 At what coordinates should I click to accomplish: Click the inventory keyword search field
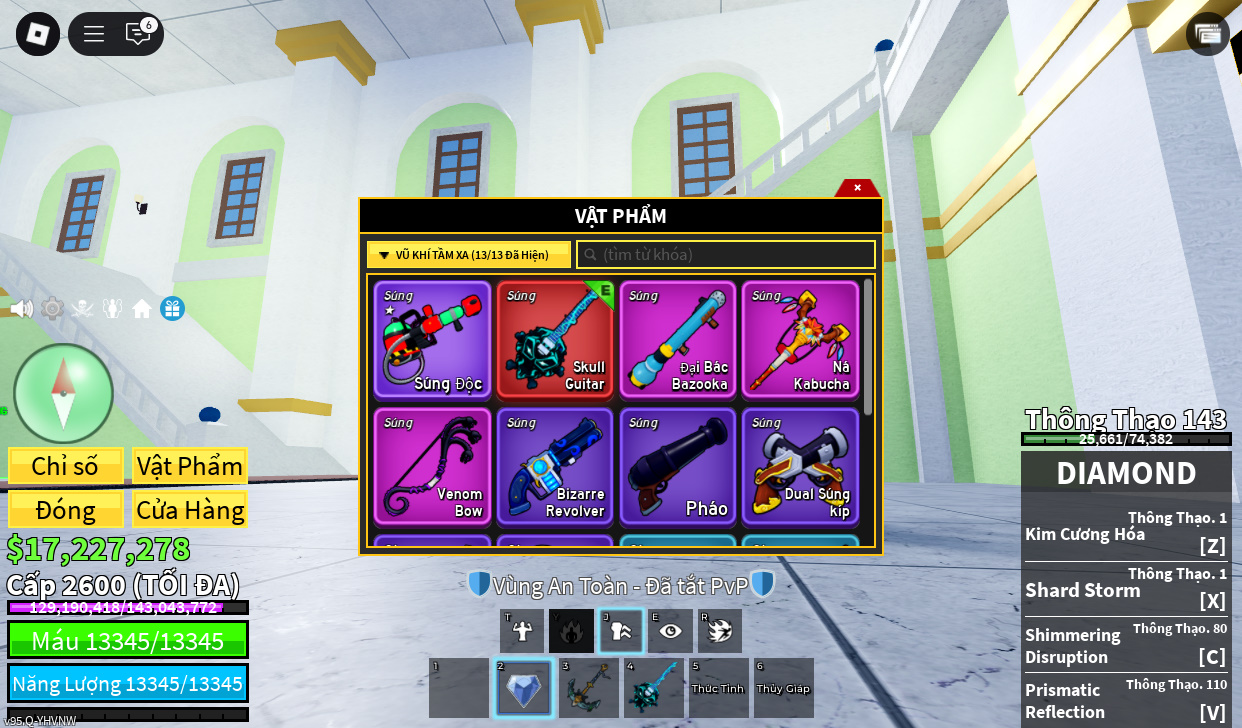[x=726, y=255]
